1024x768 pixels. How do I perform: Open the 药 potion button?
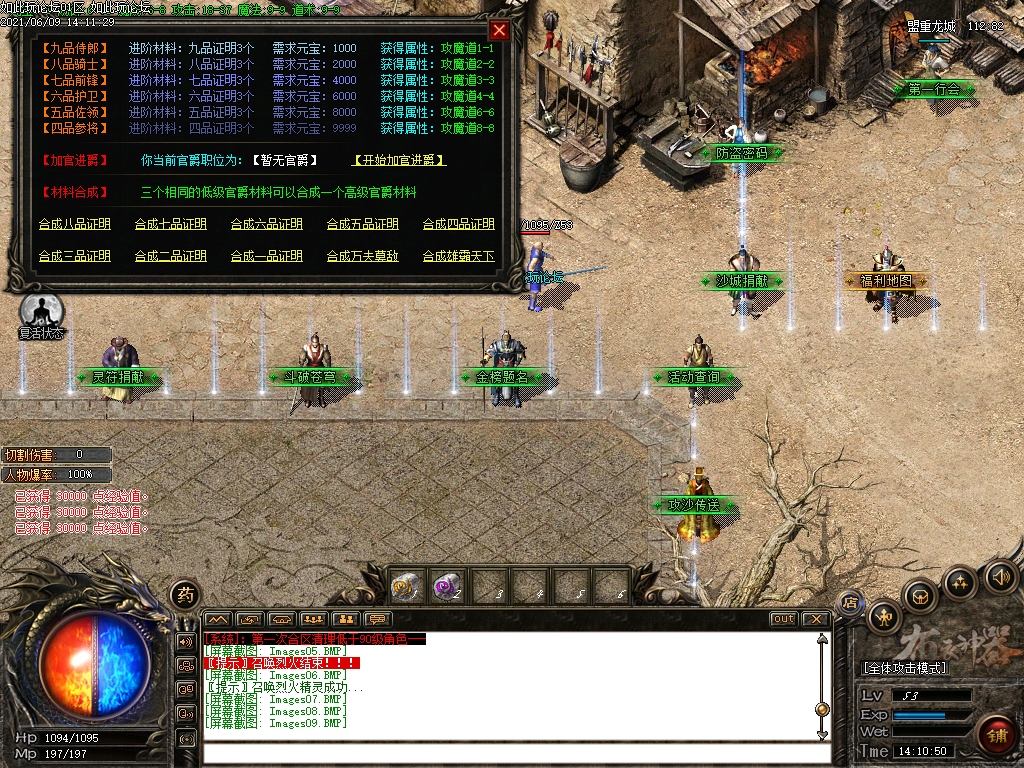[185, 594]
